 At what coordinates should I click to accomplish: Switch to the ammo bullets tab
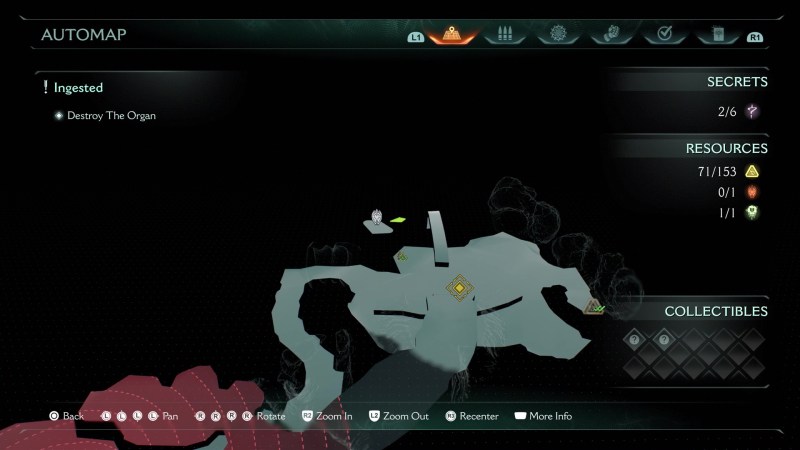click(x=505, y=34)
